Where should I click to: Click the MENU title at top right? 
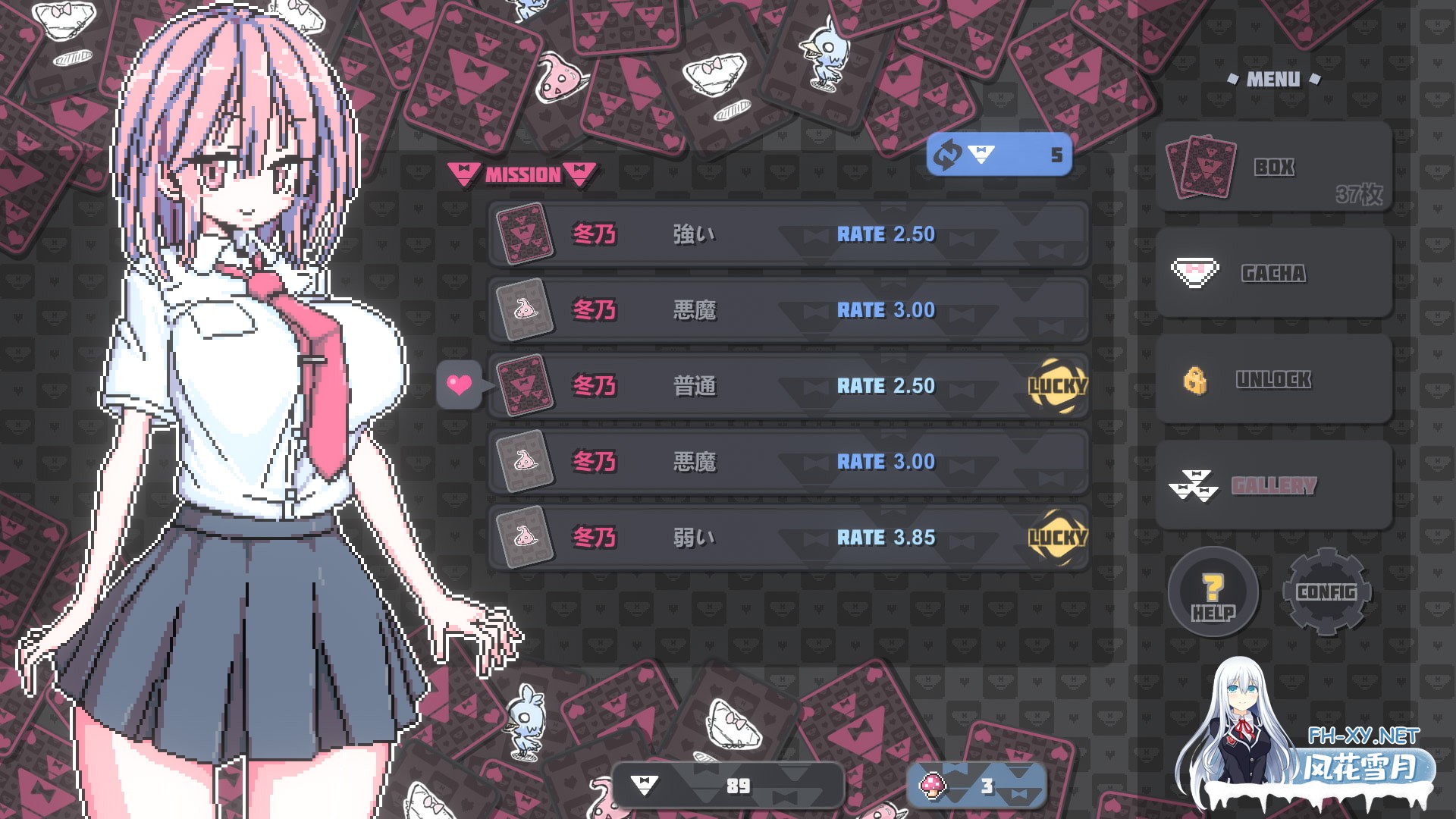click(1273, 78)
